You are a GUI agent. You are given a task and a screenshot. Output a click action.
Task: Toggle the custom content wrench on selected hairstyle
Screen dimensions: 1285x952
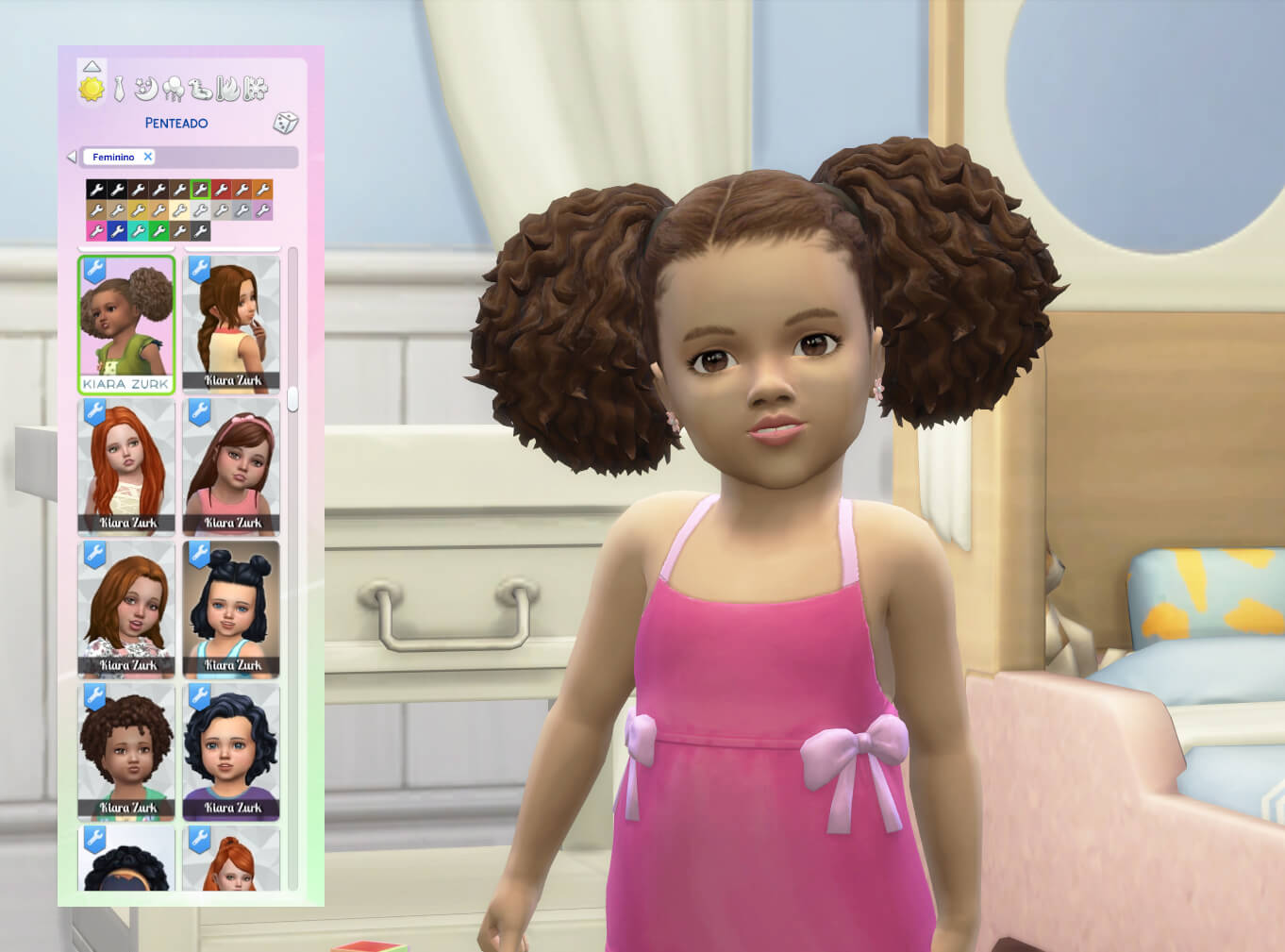[x=95, y=271]
